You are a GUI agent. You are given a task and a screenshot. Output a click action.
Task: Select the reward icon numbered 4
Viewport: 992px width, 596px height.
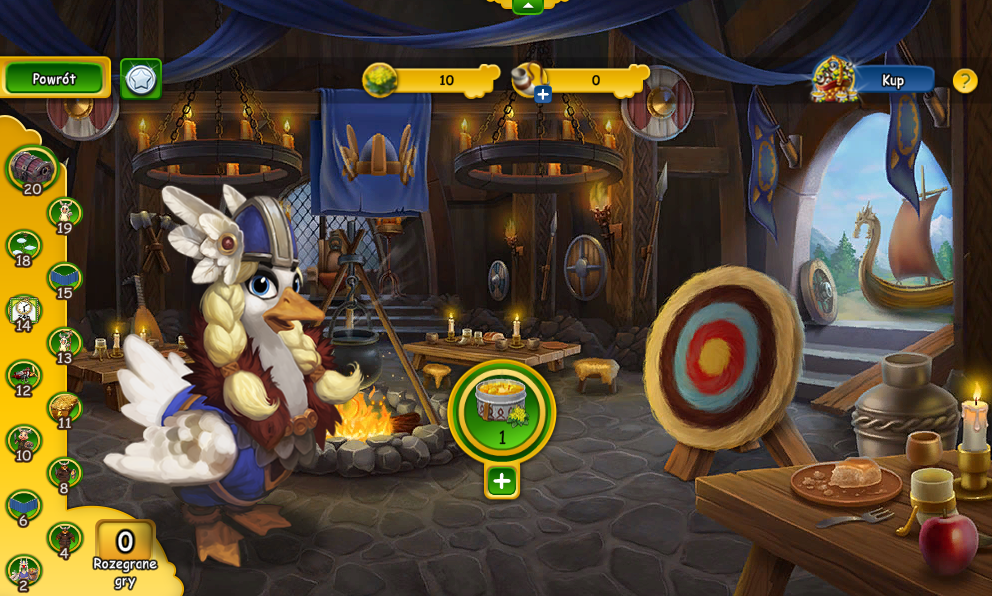(65, 538)
